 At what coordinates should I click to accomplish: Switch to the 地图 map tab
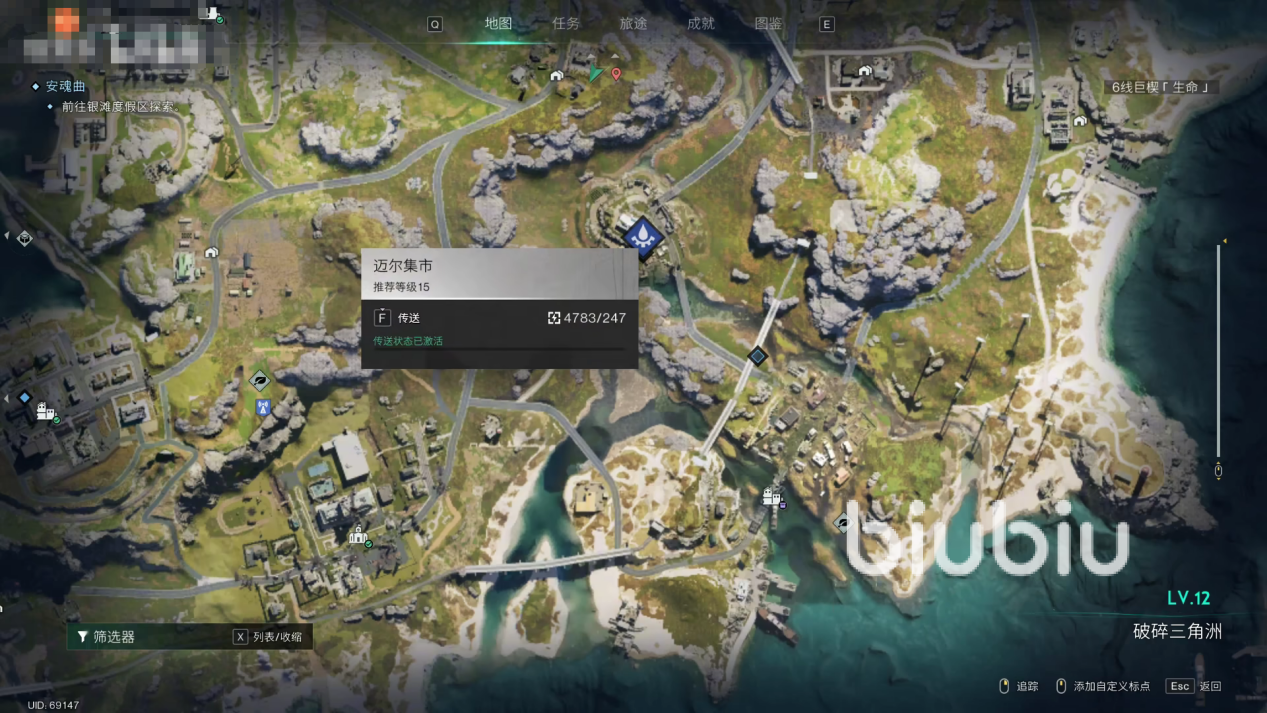[498, 24]
